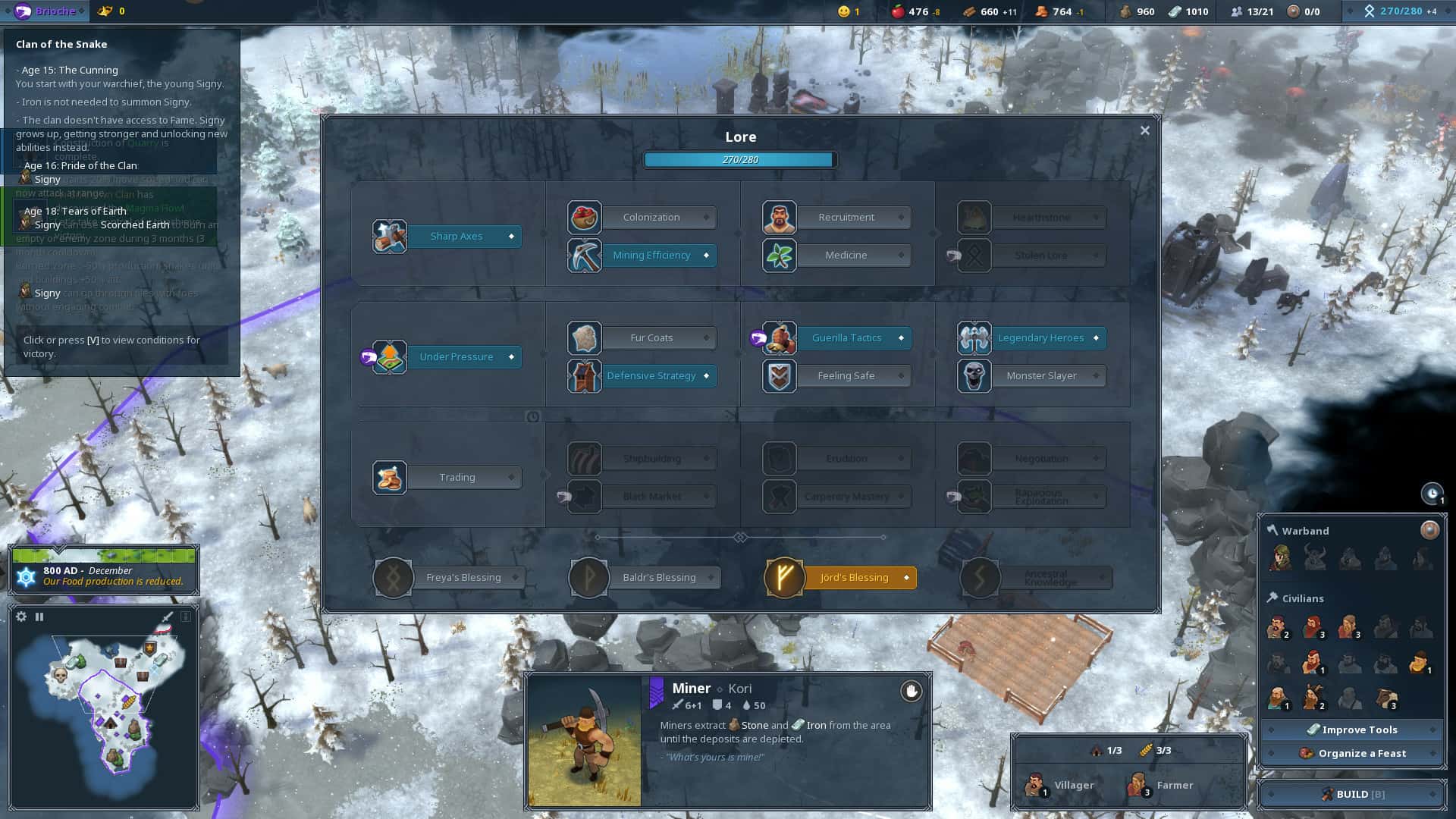Select the Monster Slayer skull icon
The image size is (1456, 819).
tap(974, 375)
